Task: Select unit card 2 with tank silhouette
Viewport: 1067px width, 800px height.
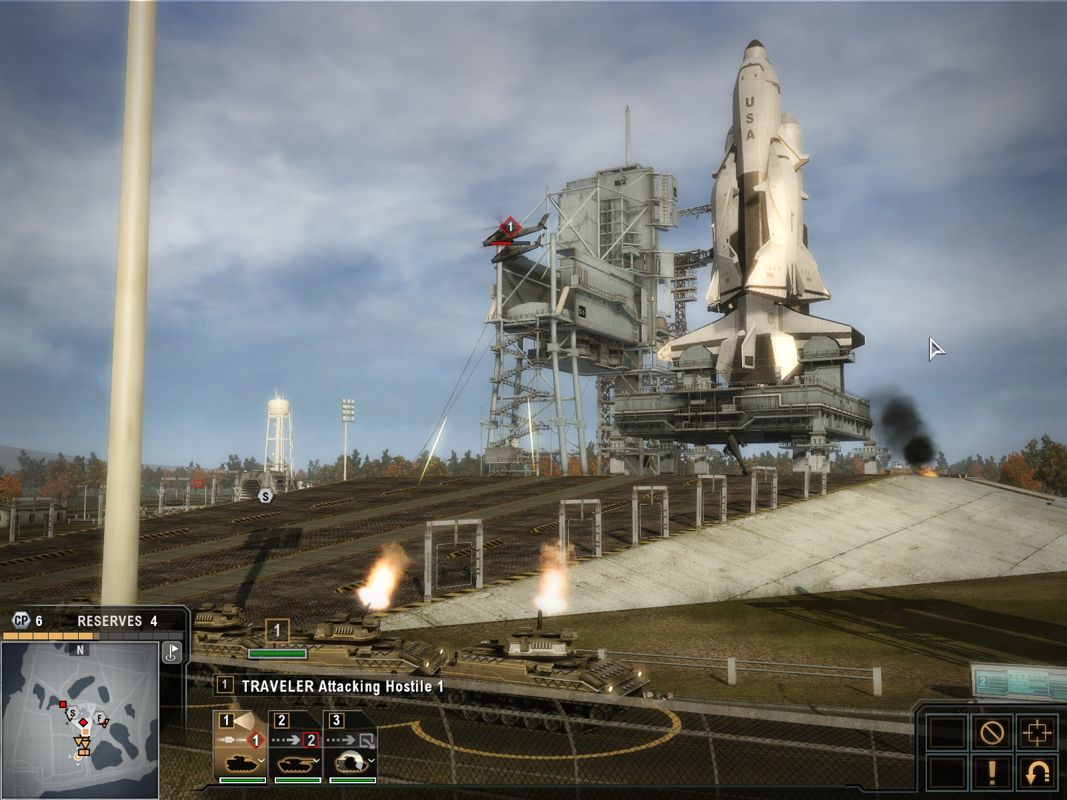Action: tap(296, 748)
